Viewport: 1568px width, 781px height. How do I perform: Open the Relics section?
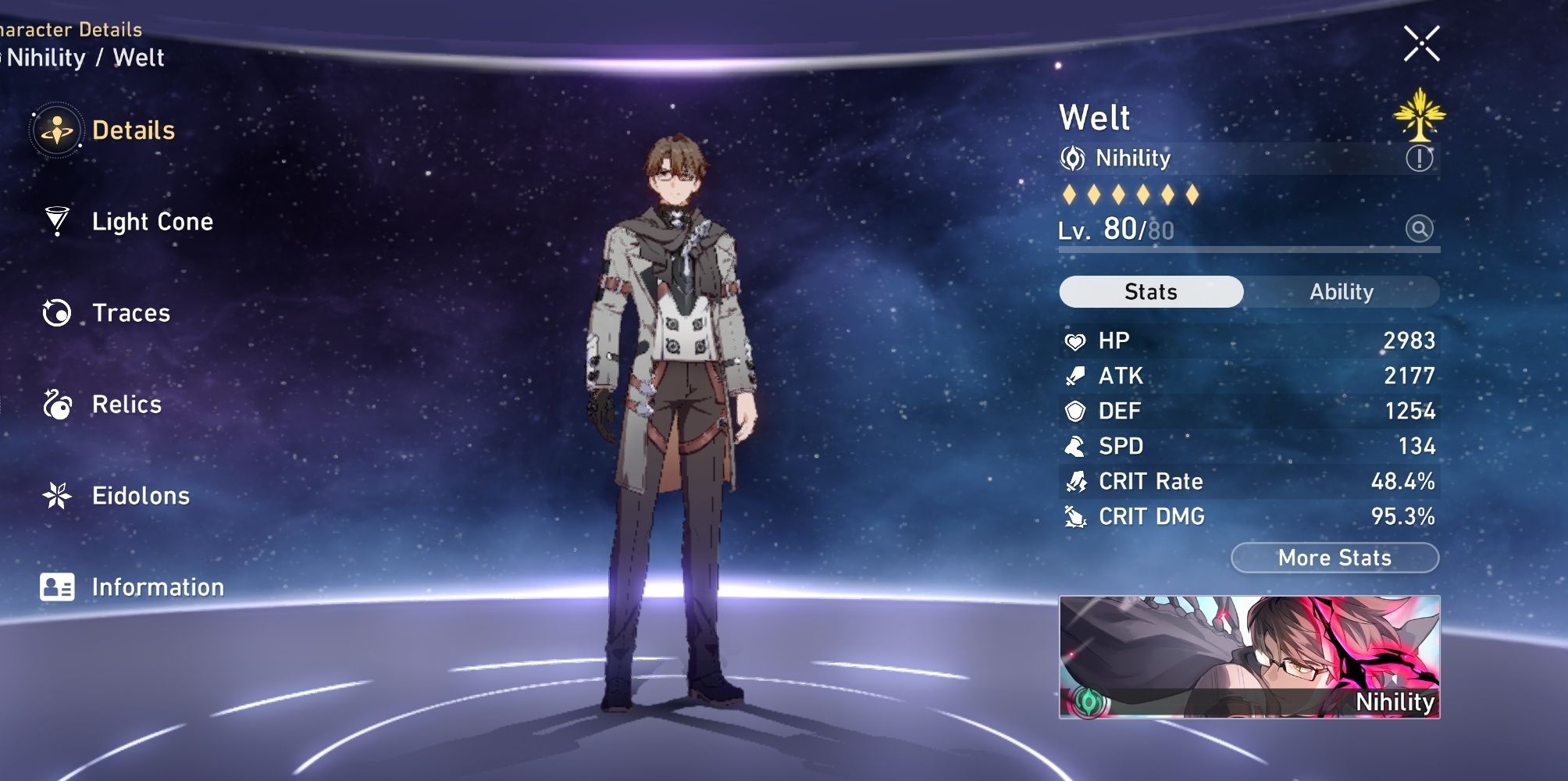pos(126,405)
